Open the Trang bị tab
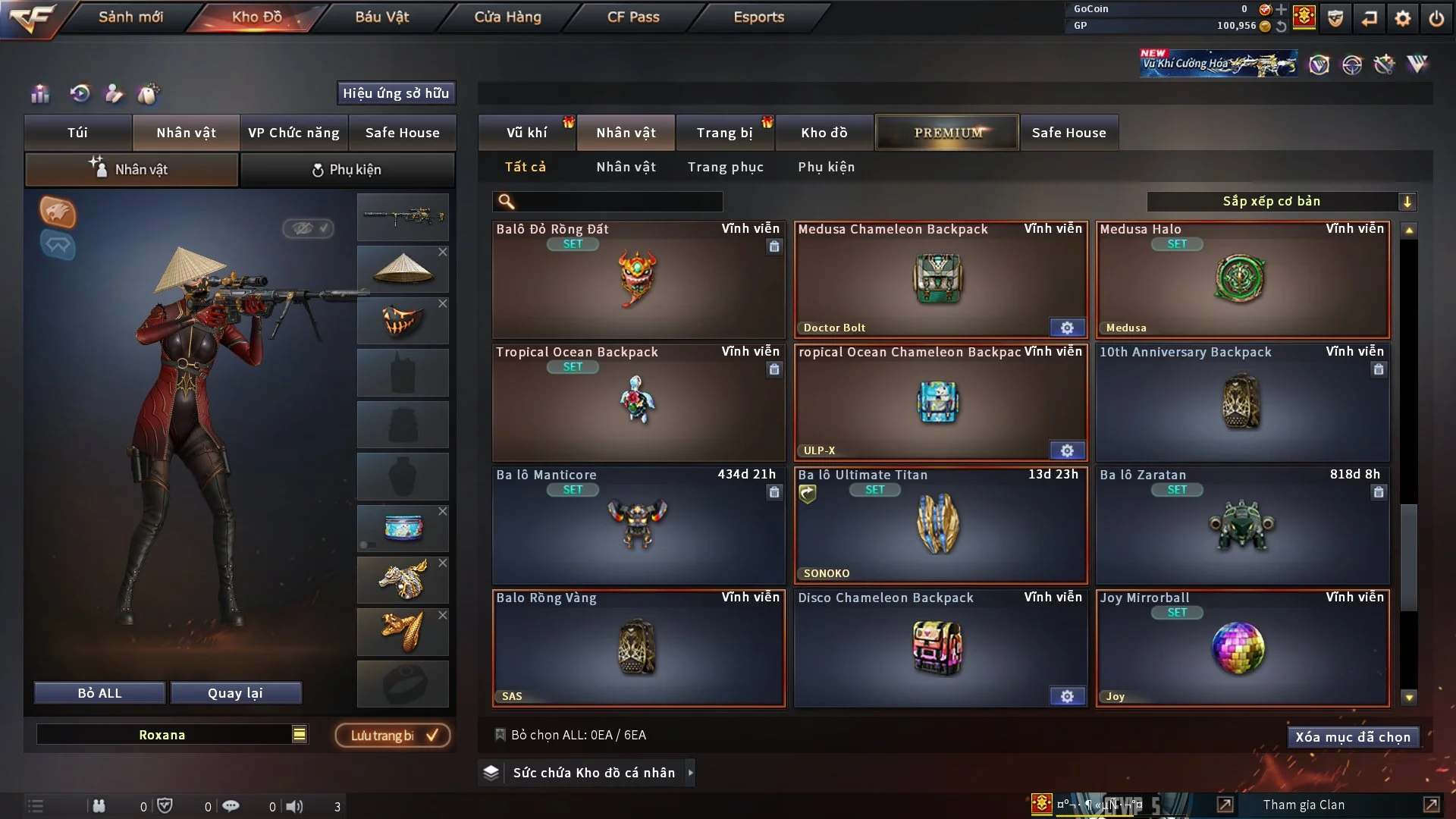Image resolution: width=1456 pixels, height=819 pixels. coord(724,133)
